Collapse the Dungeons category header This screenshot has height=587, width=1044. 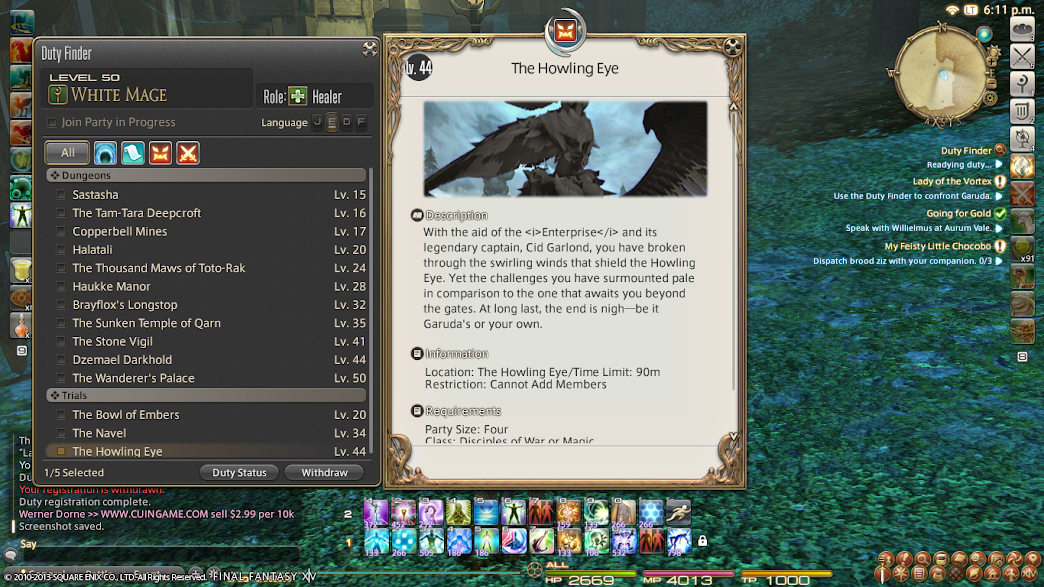coord(56,176)
